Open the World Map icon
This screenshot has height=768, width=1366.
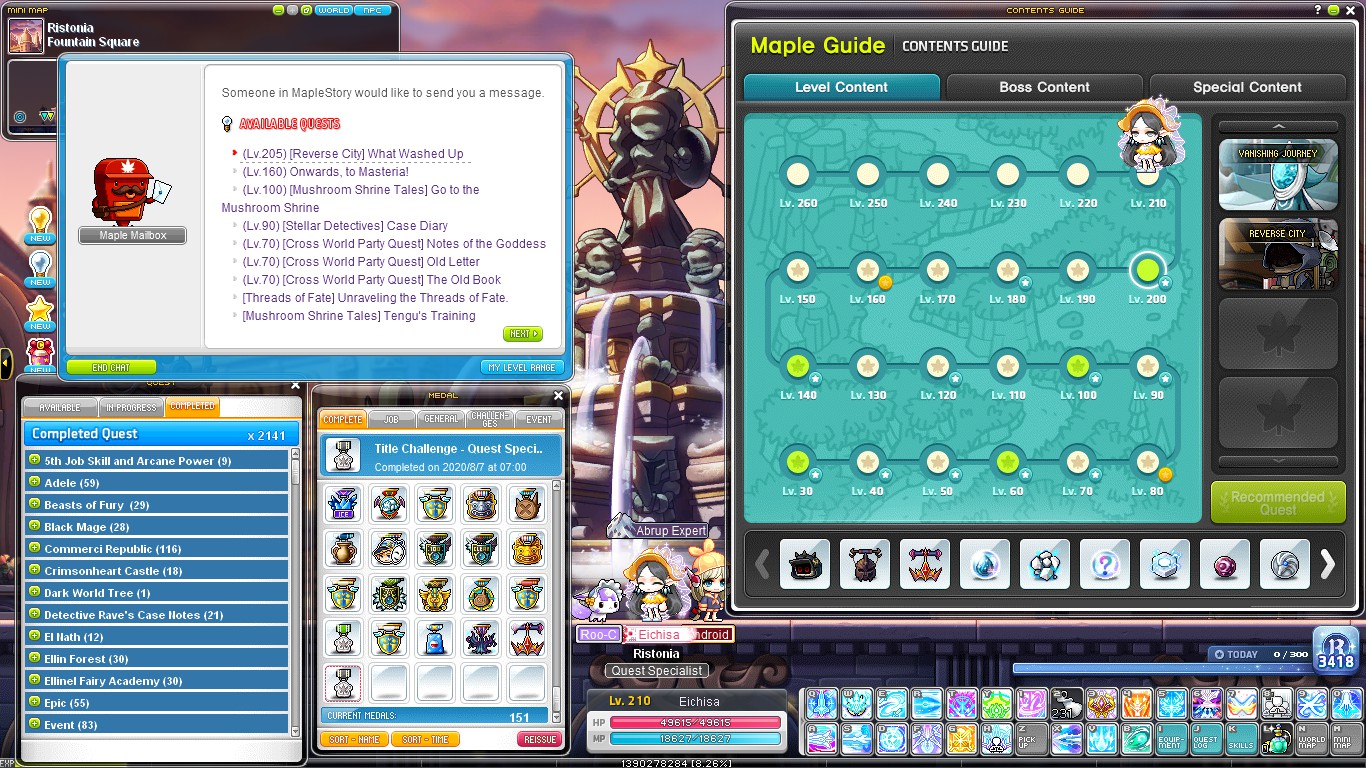tap(1311, 738)
